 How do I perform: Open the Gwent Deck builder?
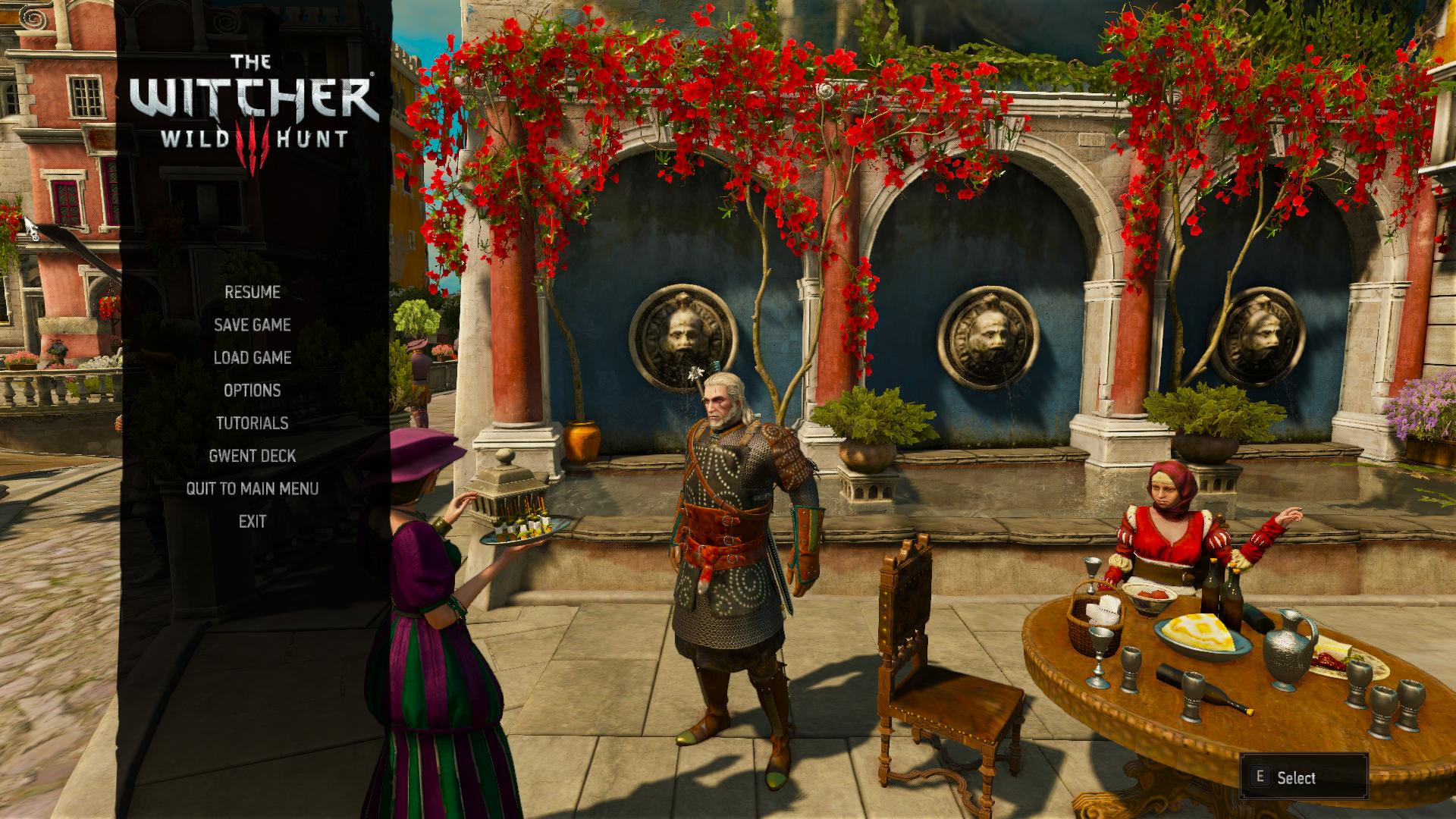(x=253, y=456)
